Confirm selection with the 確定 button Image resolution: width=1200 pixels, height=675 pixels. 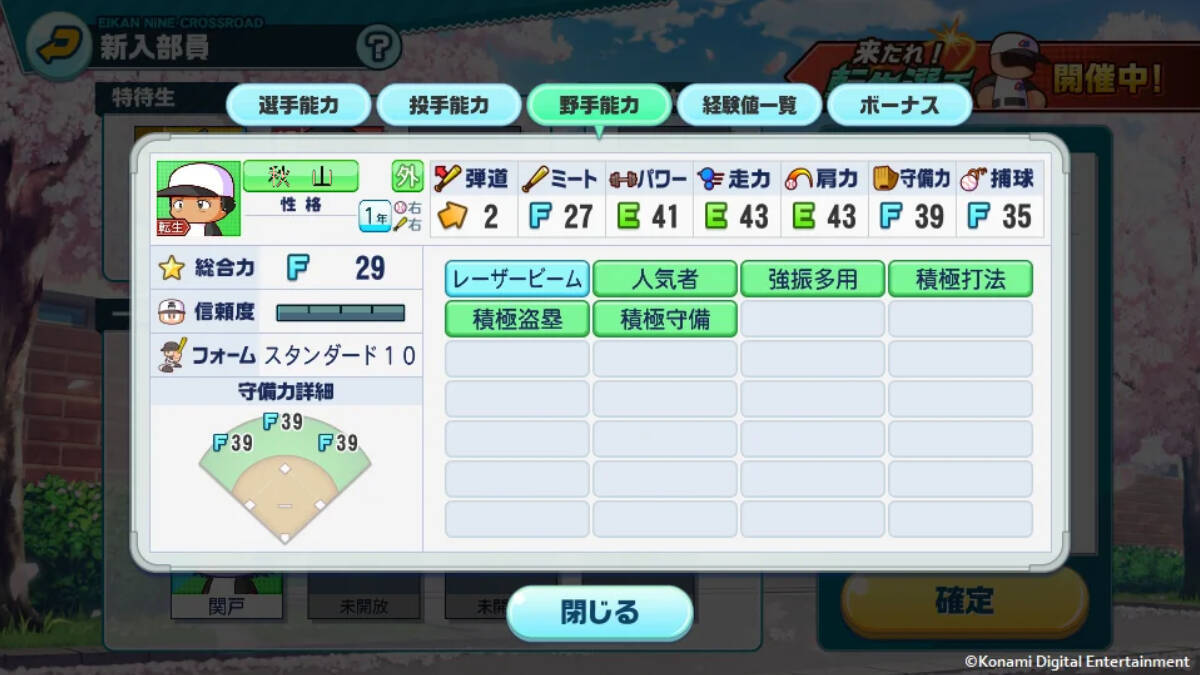[x=964, y=600]
